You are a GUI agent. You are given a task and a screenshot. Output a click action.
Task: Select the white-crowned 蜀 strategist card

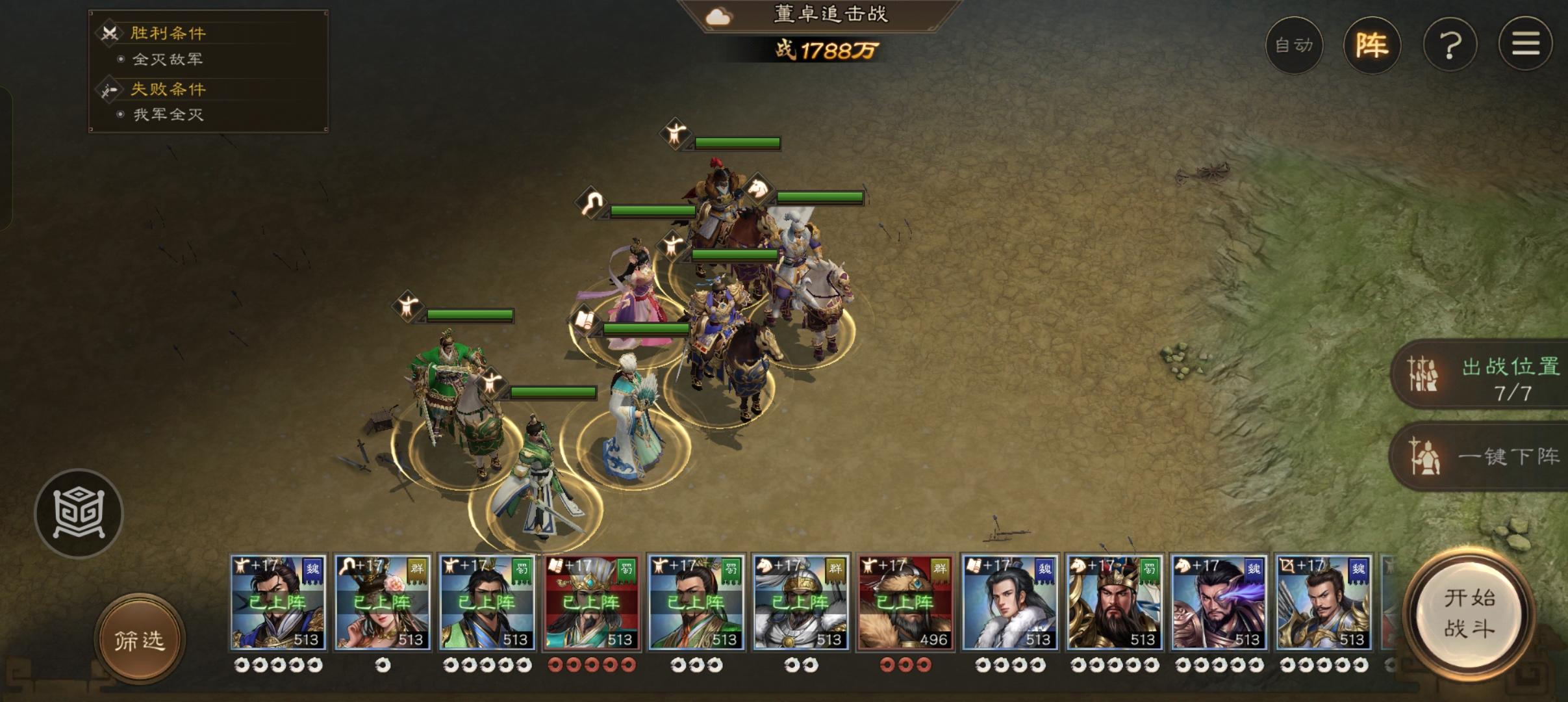pos(592,603)
